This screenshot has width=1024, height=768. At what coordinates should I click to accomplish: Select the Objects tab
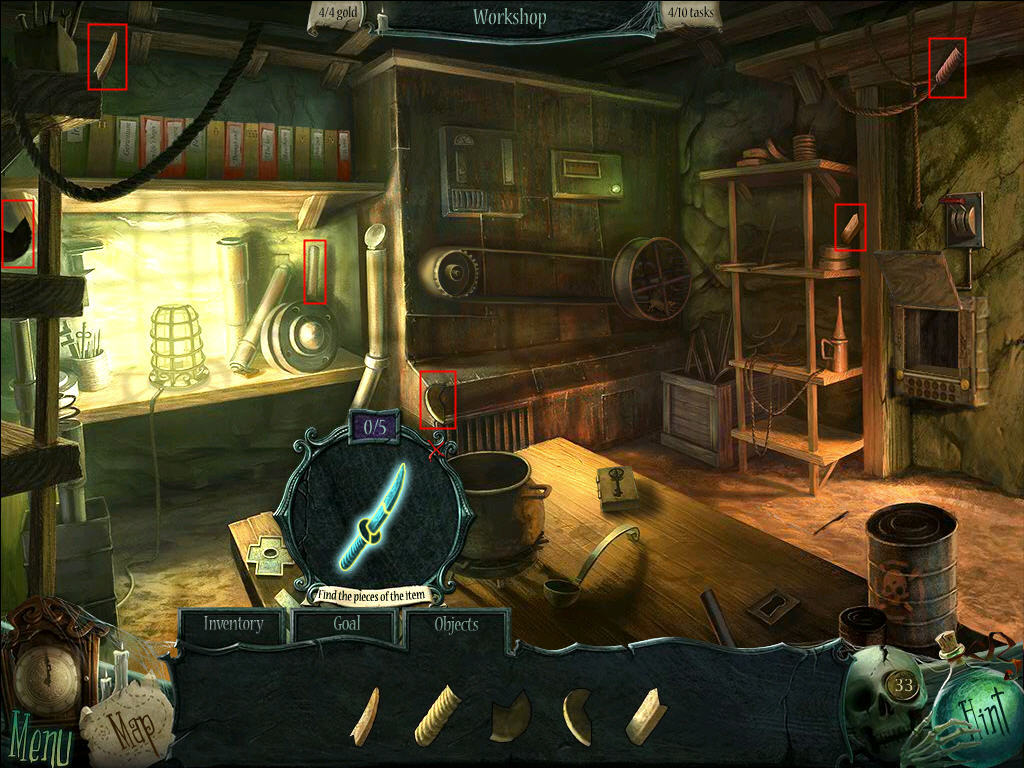[456, 625]
